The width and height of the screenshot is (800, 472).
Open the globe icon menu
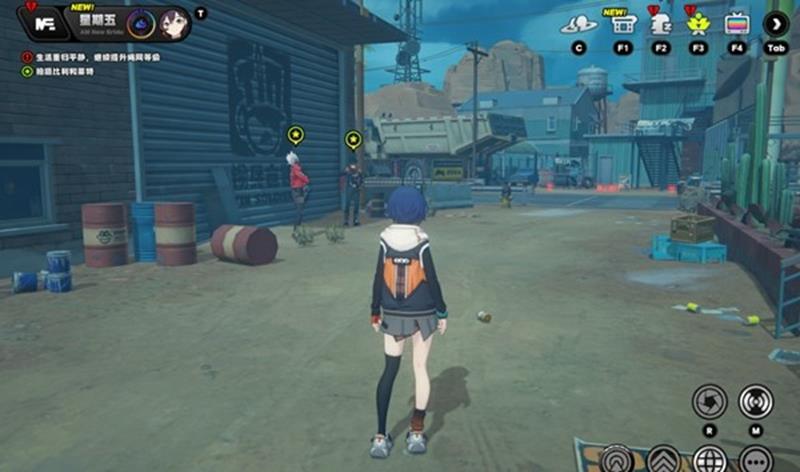click(x=709, y=459)
